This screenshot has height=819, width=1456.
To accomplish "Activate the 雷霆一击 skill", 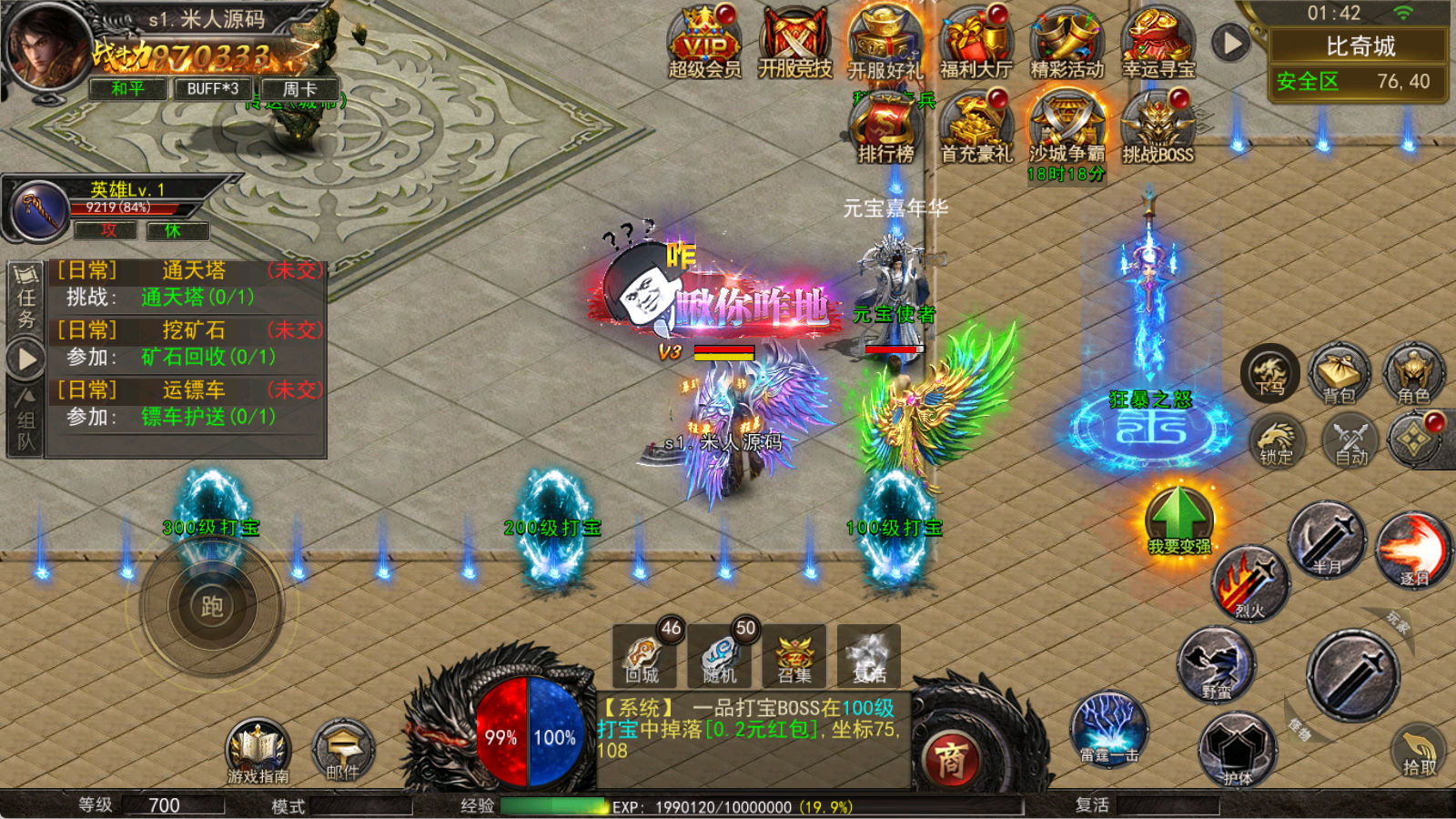I will [1107, 728].
